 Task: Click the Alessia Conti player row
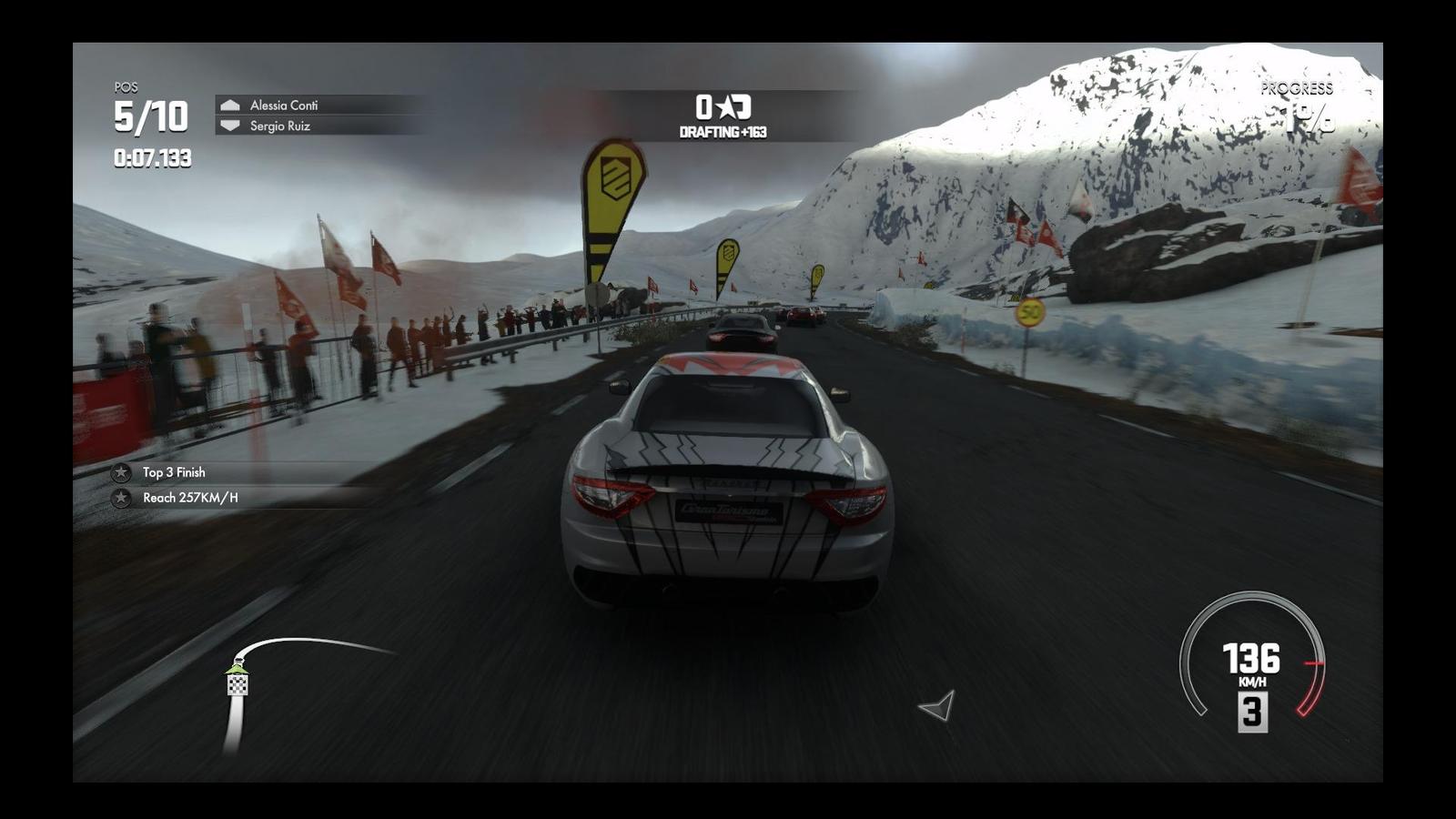tap(283, 106)
